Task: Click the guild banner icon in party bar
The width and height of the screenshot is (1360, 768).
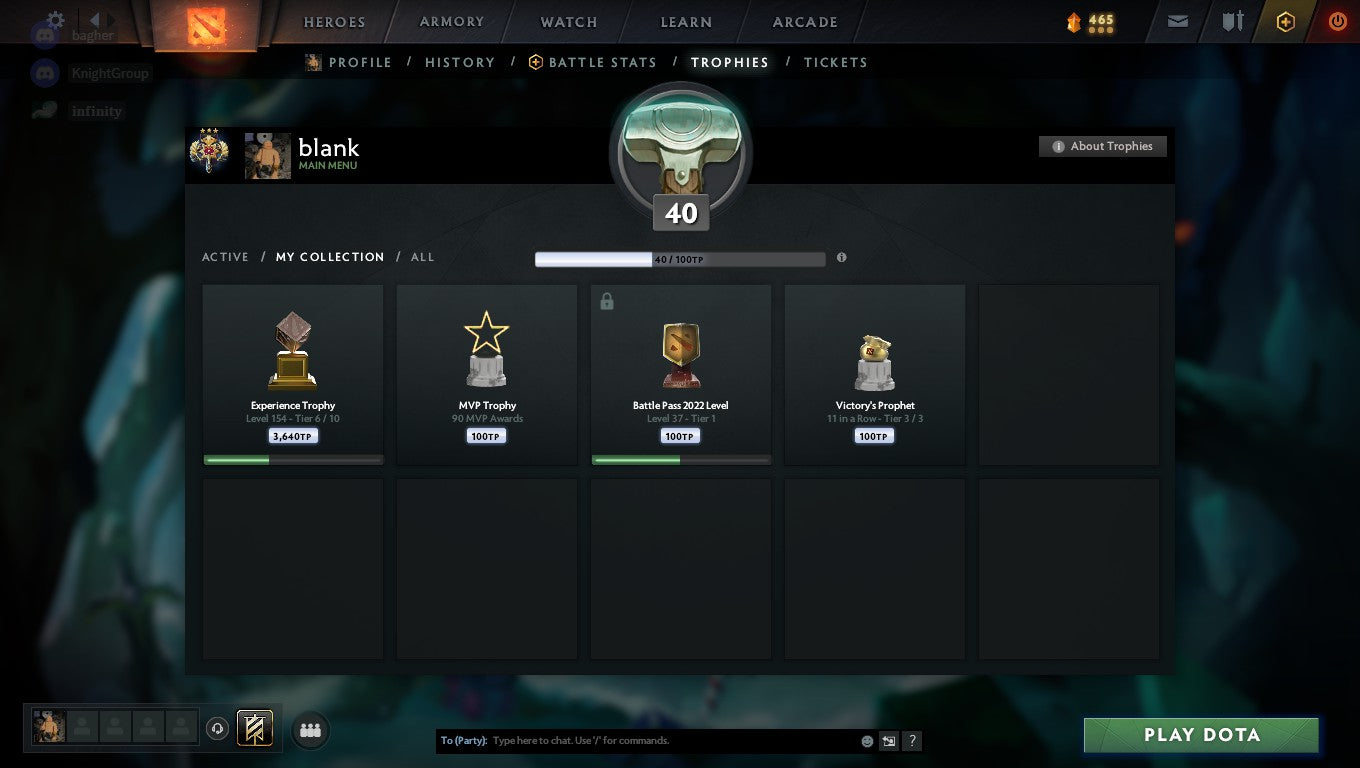Action: click(x=255, y=729)
